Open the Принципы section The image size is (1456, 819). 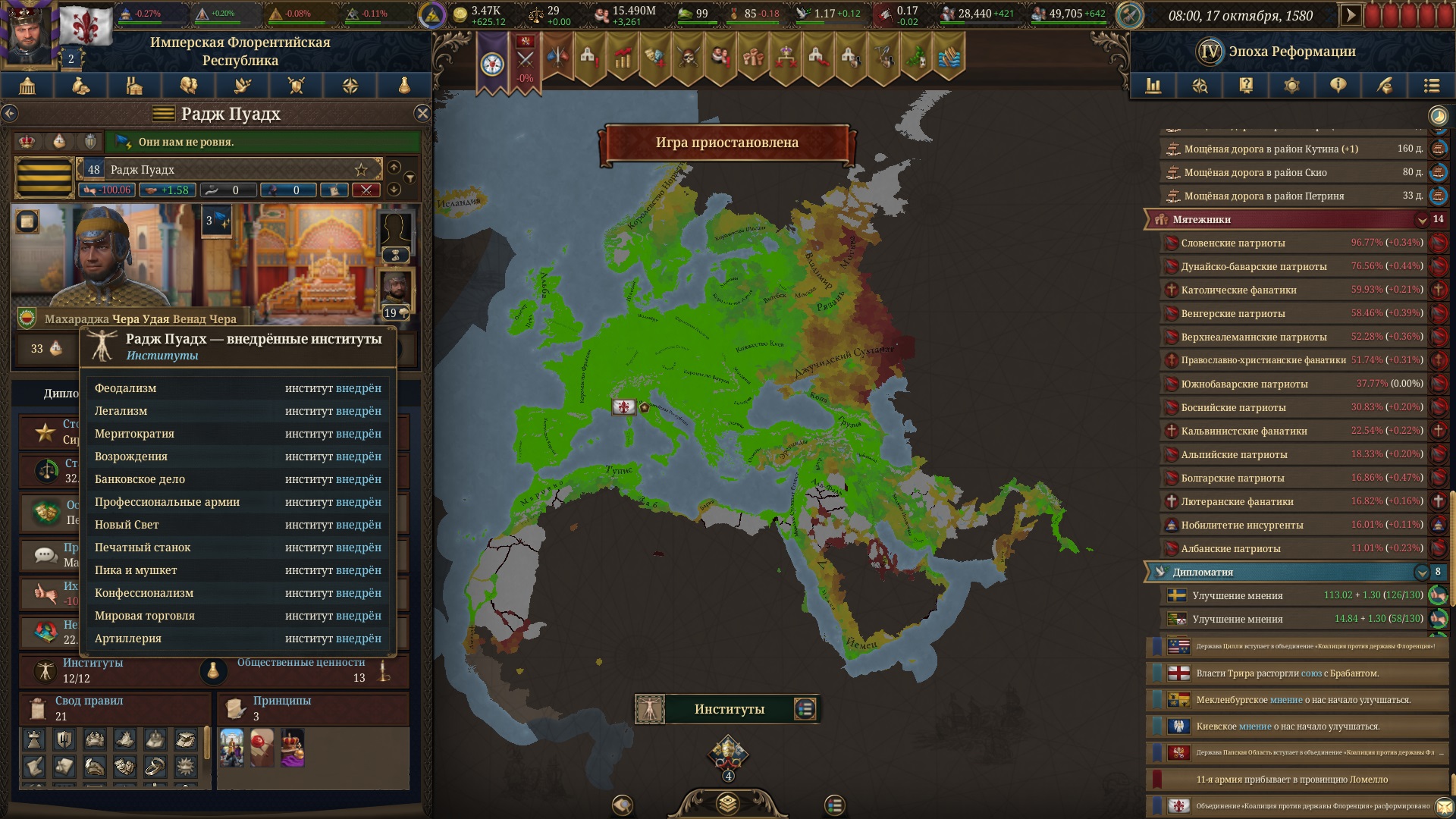311,708
